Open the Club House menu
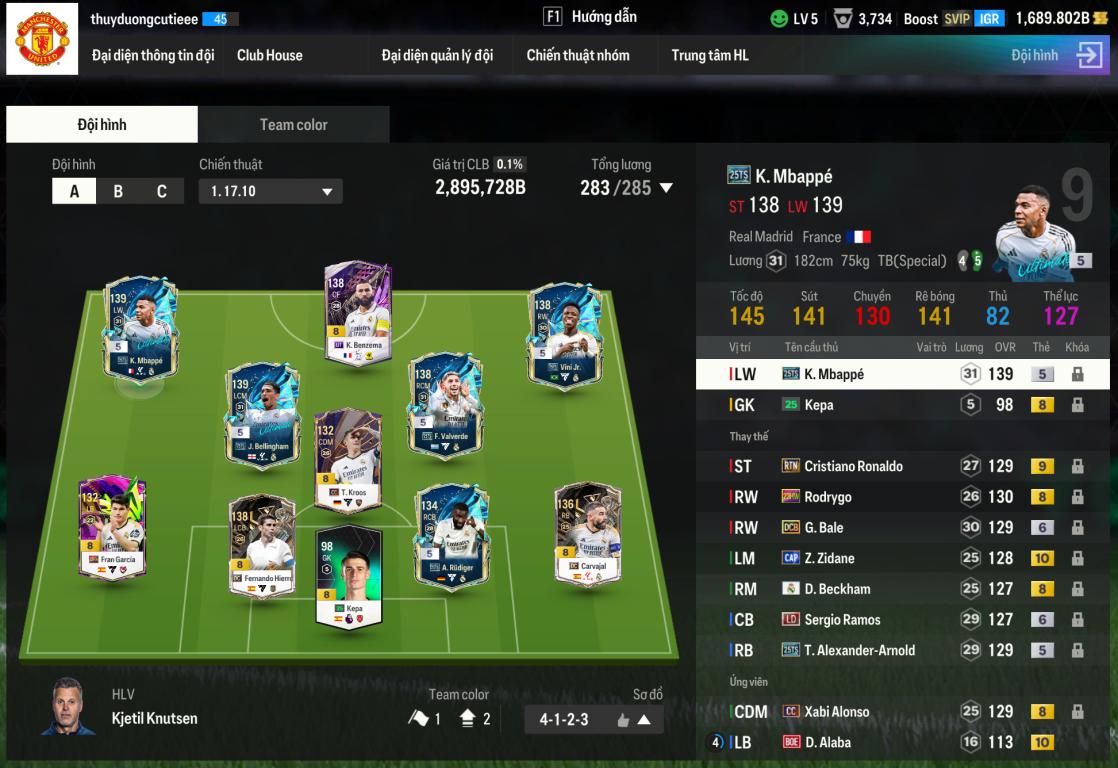The image size is (1118, 768). (x=269, y=55)
